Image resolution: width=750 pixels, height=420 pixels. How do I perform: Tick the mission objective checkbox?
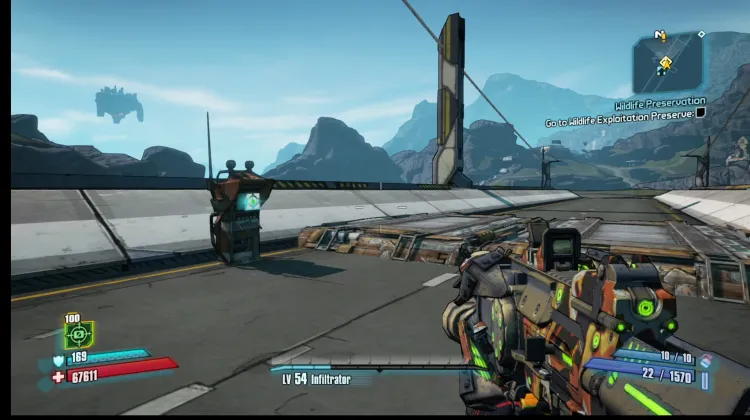[x=701, y=113]
